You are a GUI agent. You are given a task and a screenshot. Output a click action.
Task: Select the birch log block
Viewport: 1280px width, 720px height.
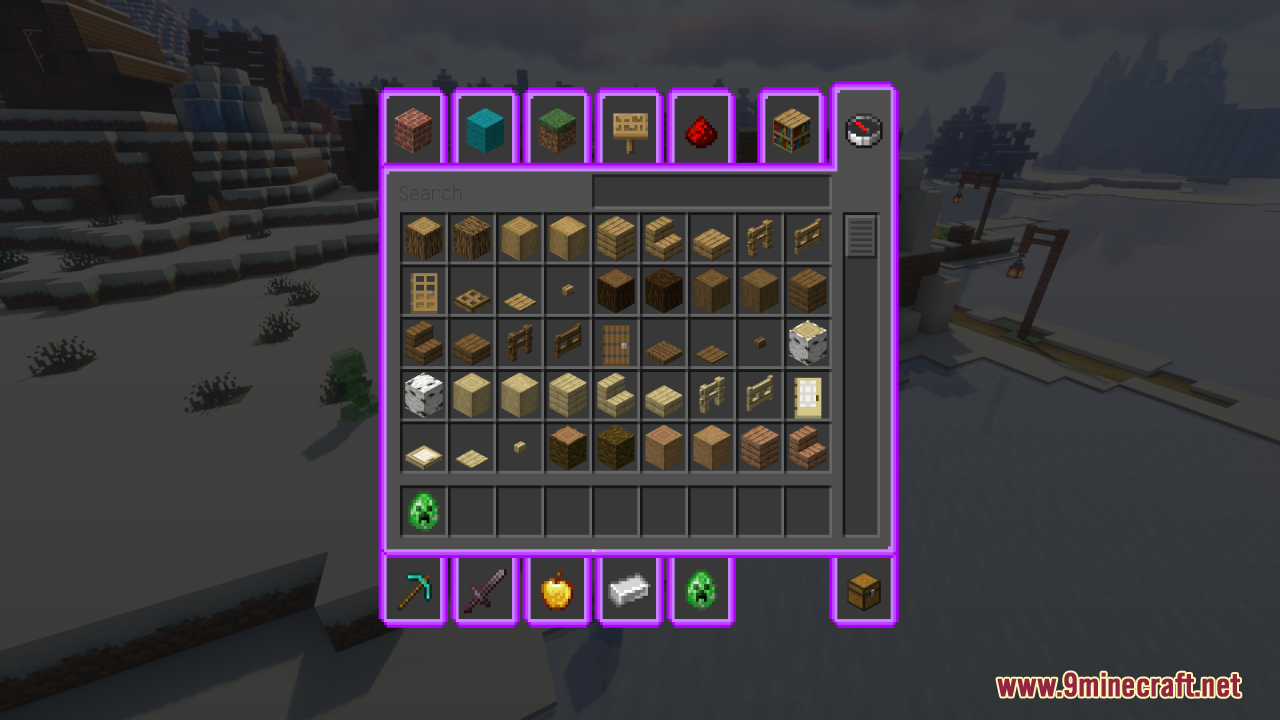(807, 341)
